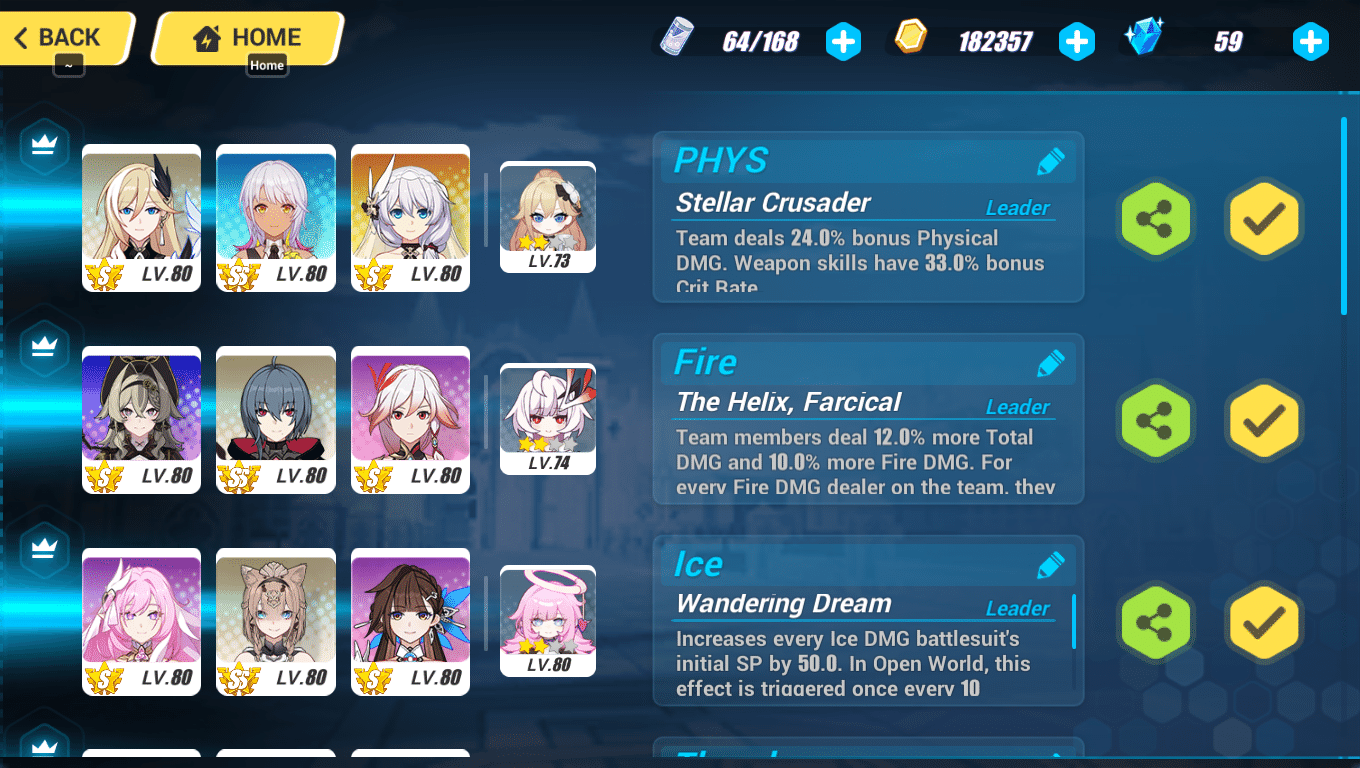Open the Fire team's Leader settings
Viewport: 1360px width, 768px height.
click(1017, 407)
